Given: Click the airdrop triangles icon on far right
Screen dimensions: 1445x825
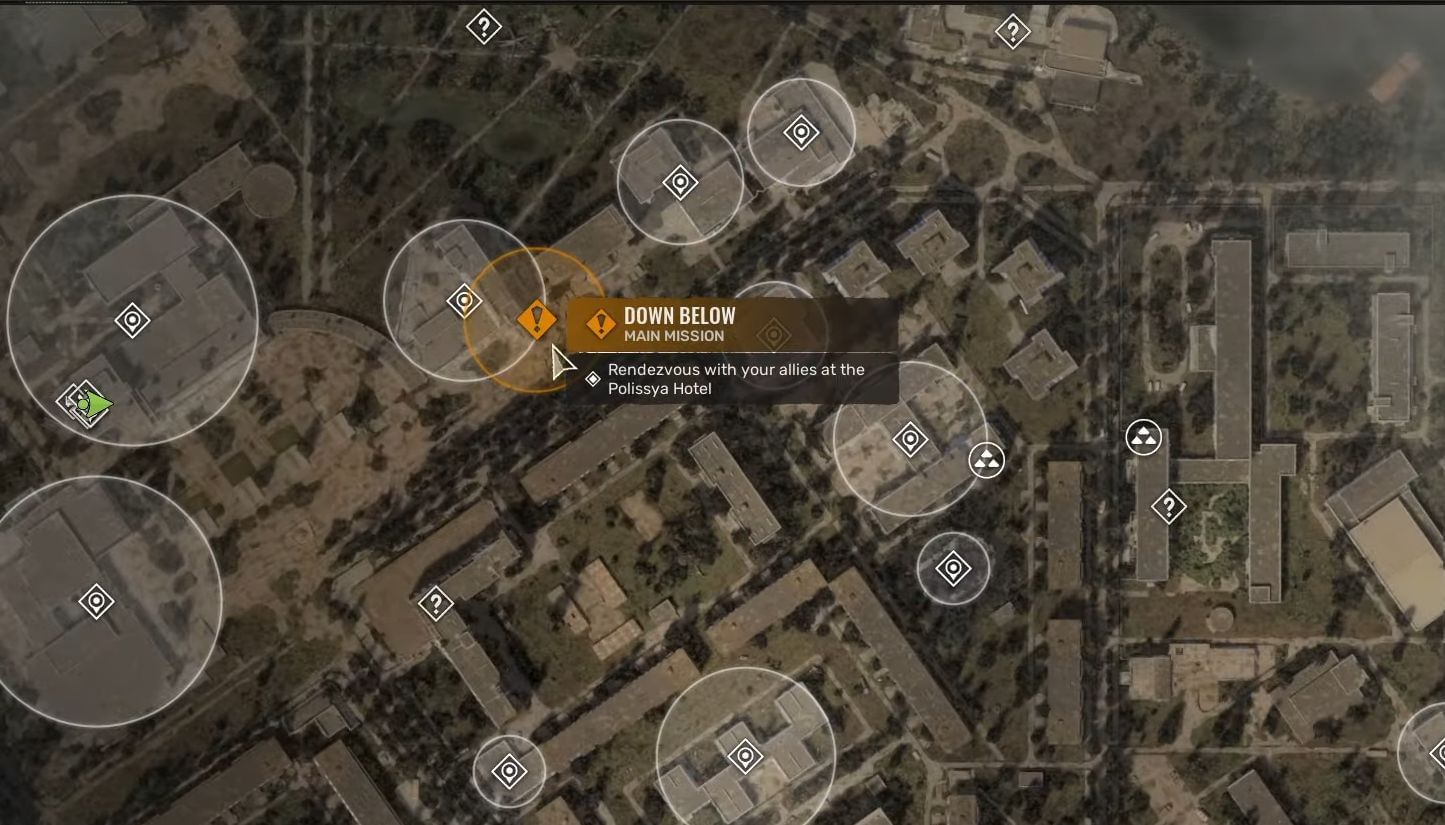Looking at the screenshot, I should pyautogui.click(x=1146, y=437).
